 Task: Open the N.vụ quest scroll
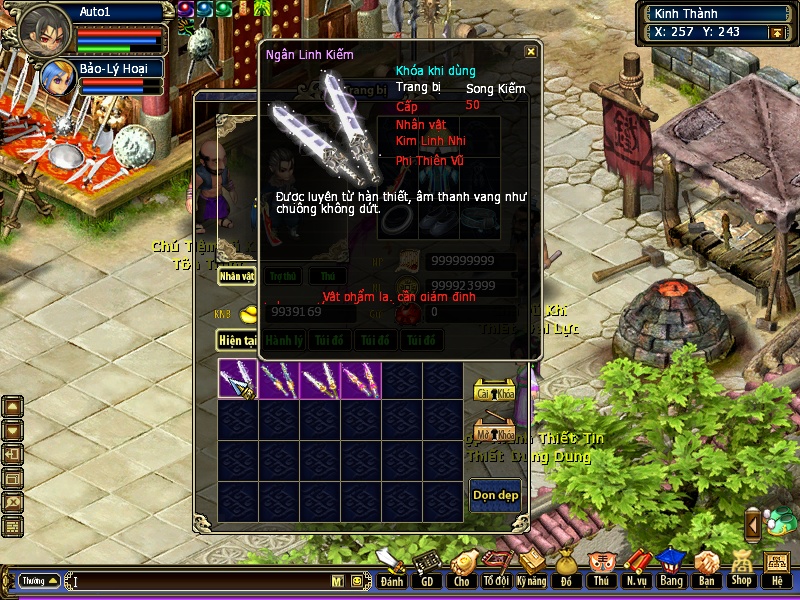pos(636,567)
